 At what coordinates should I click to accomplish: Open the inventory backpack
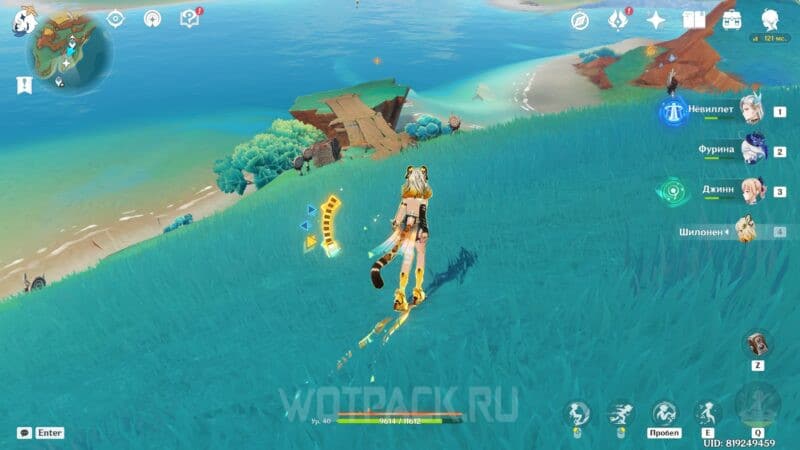[x=732, y=20]
